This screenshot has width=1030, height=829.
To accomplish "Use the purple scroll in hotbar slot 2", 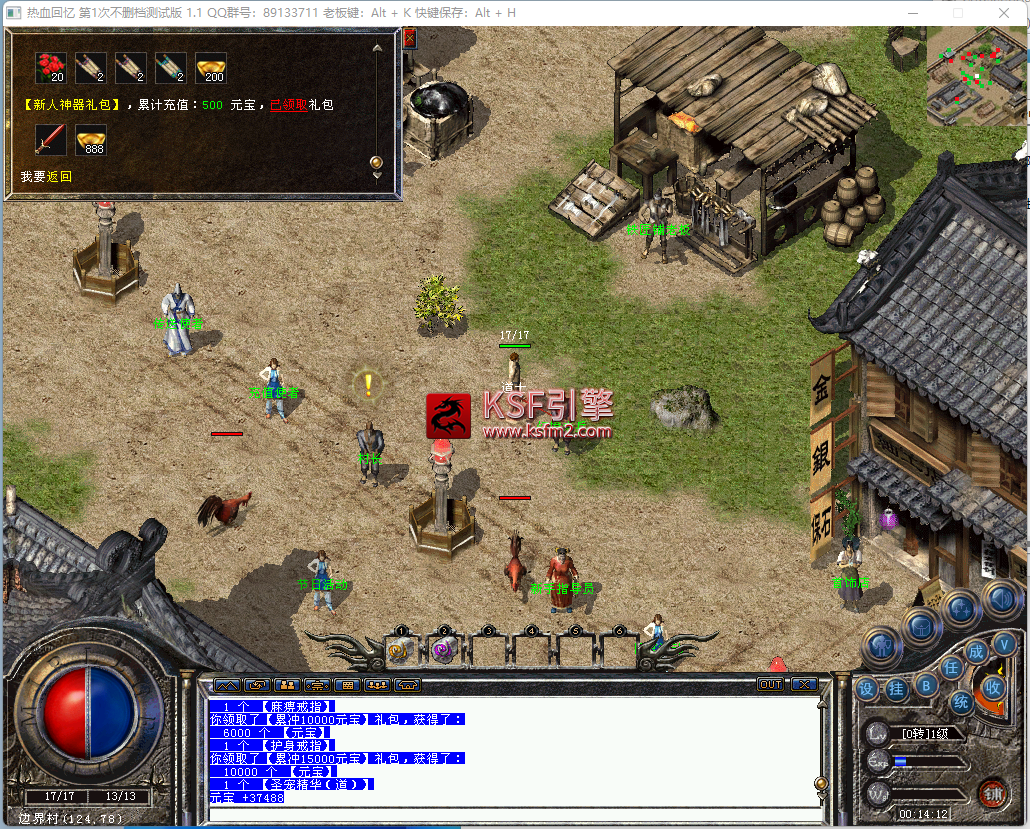I will point(444,650).
